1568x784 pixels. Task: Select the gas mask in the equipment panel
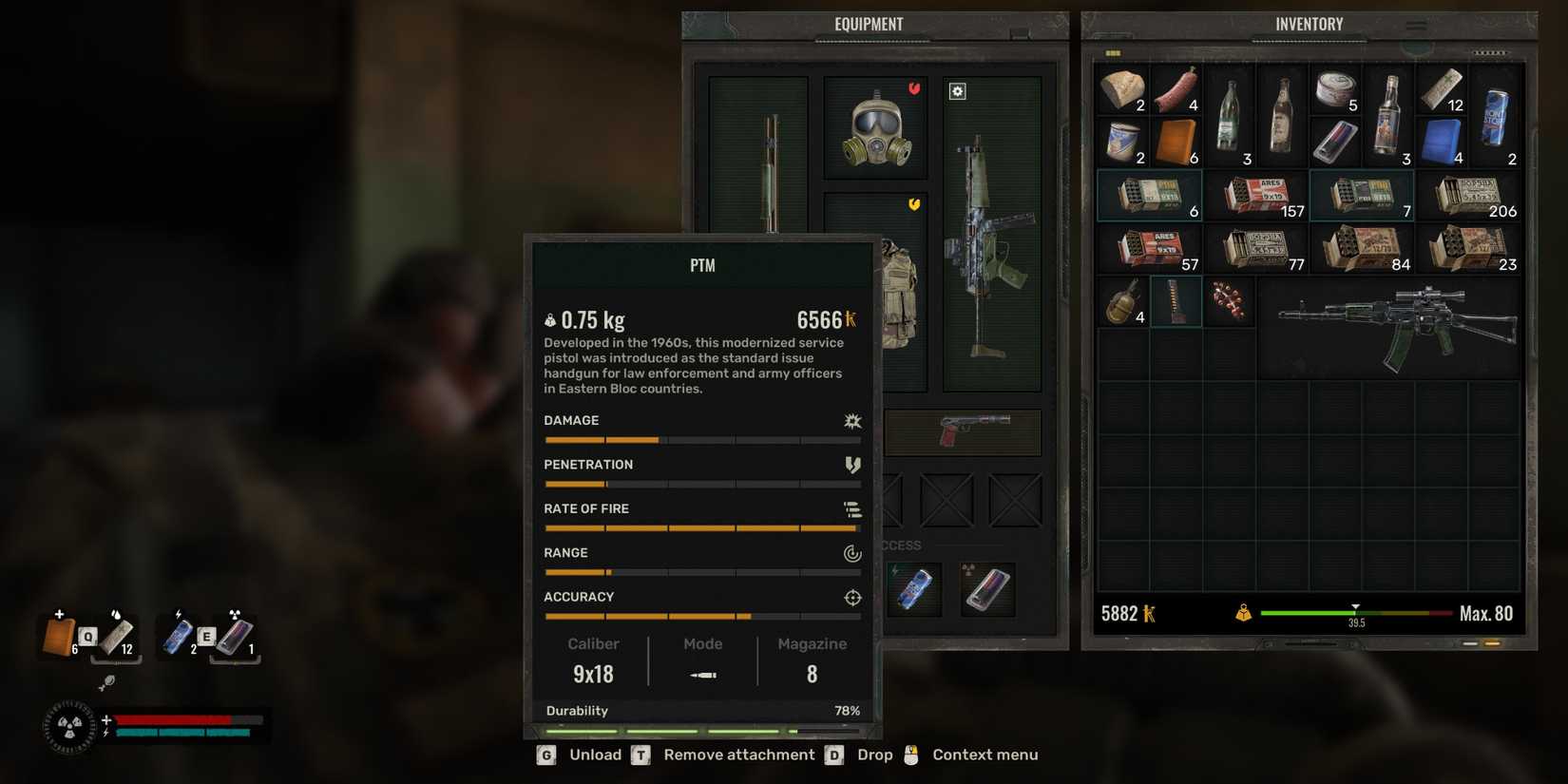874,128
